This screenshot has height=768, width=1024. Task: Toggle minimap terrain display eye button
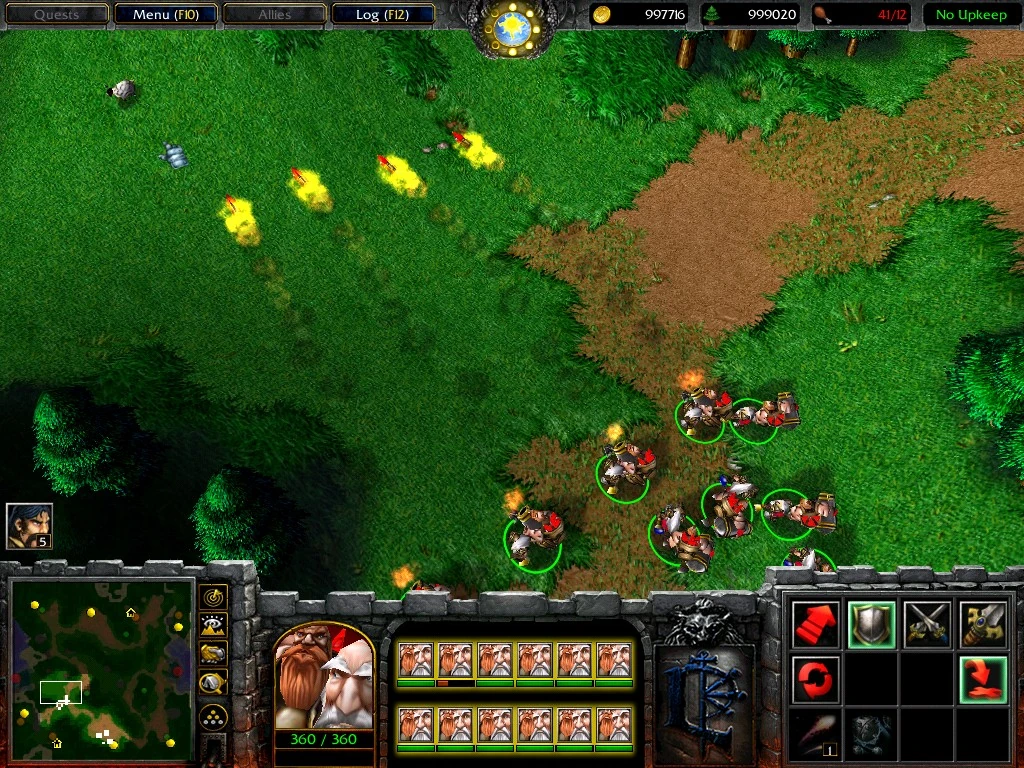213,626
